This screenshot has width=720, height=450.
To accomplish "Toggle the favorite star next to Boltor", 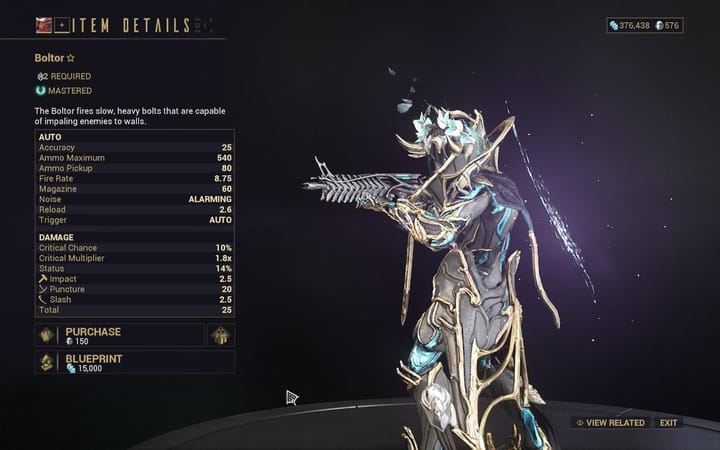I will (71, 58).
